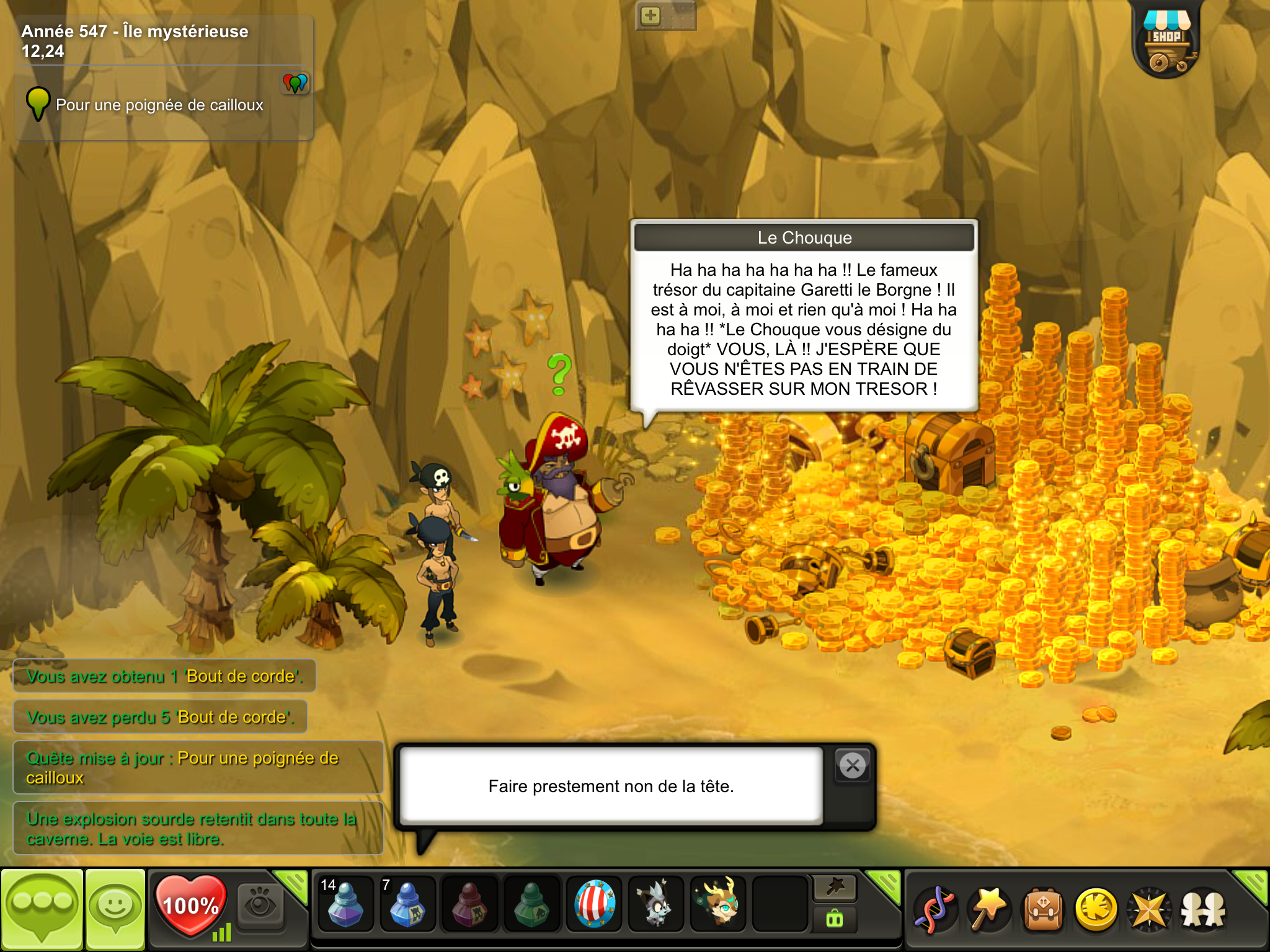Choose reply 'Faire prestement non de la tête.'
The height and width of the screenshot is (952, 1270).
[x=611, y=786]
